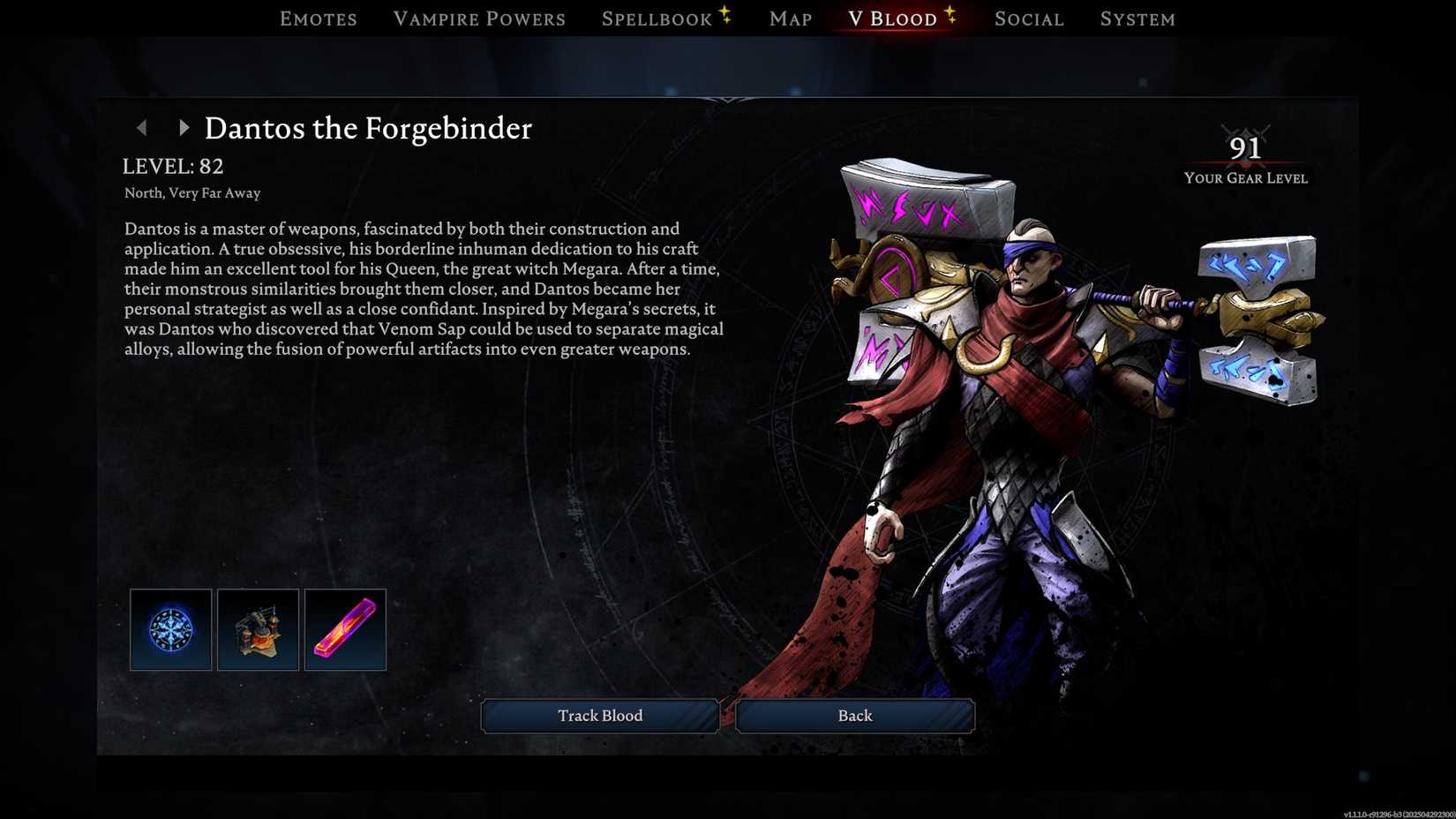1456x819 pixels.
Task: Select the frost snowflake ability reward icon
Action: 170,628
